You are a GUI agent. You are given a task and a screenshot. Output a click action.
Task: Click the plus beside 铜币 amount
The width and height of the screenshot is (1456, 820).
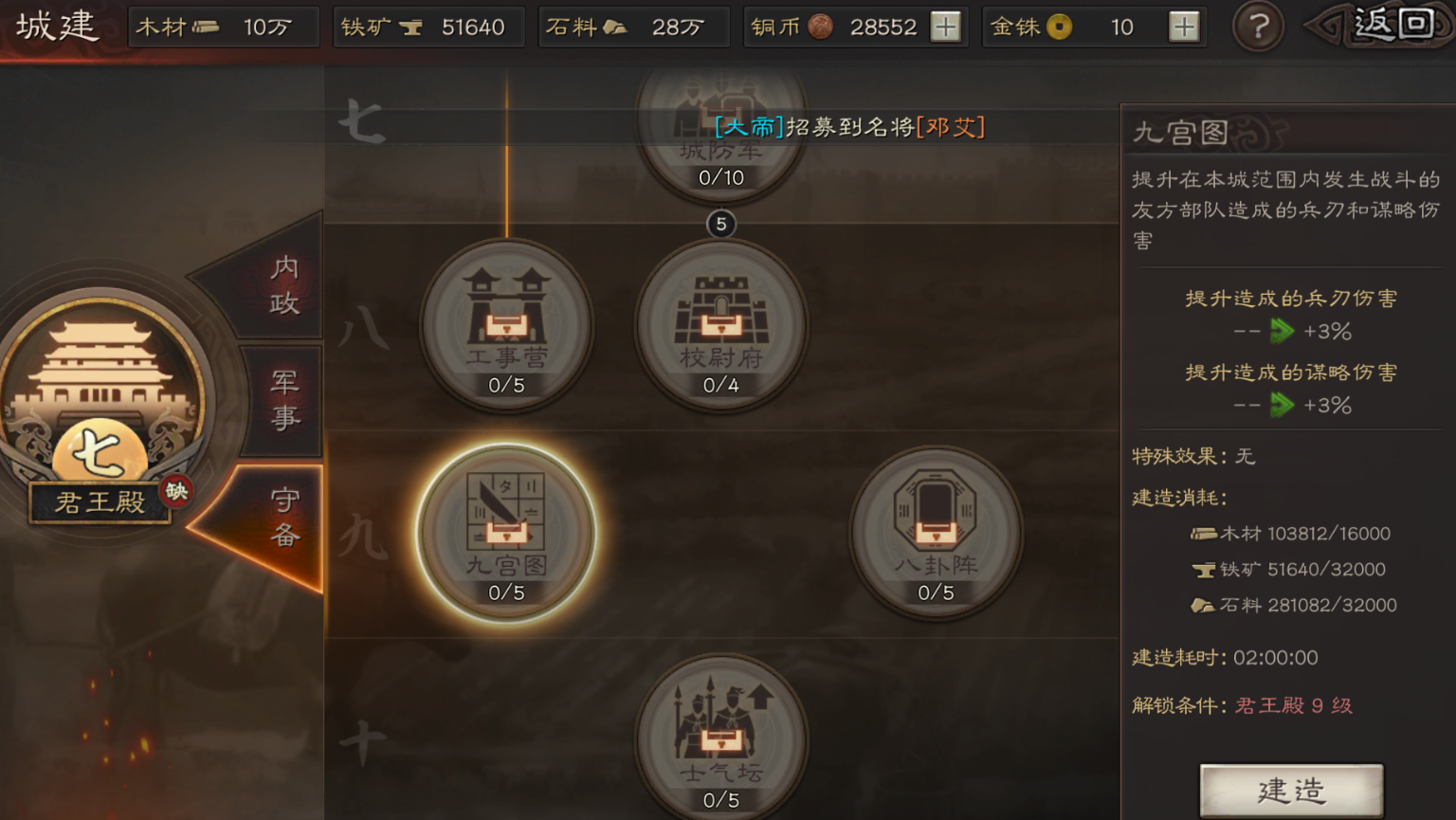tap(944, 27)
